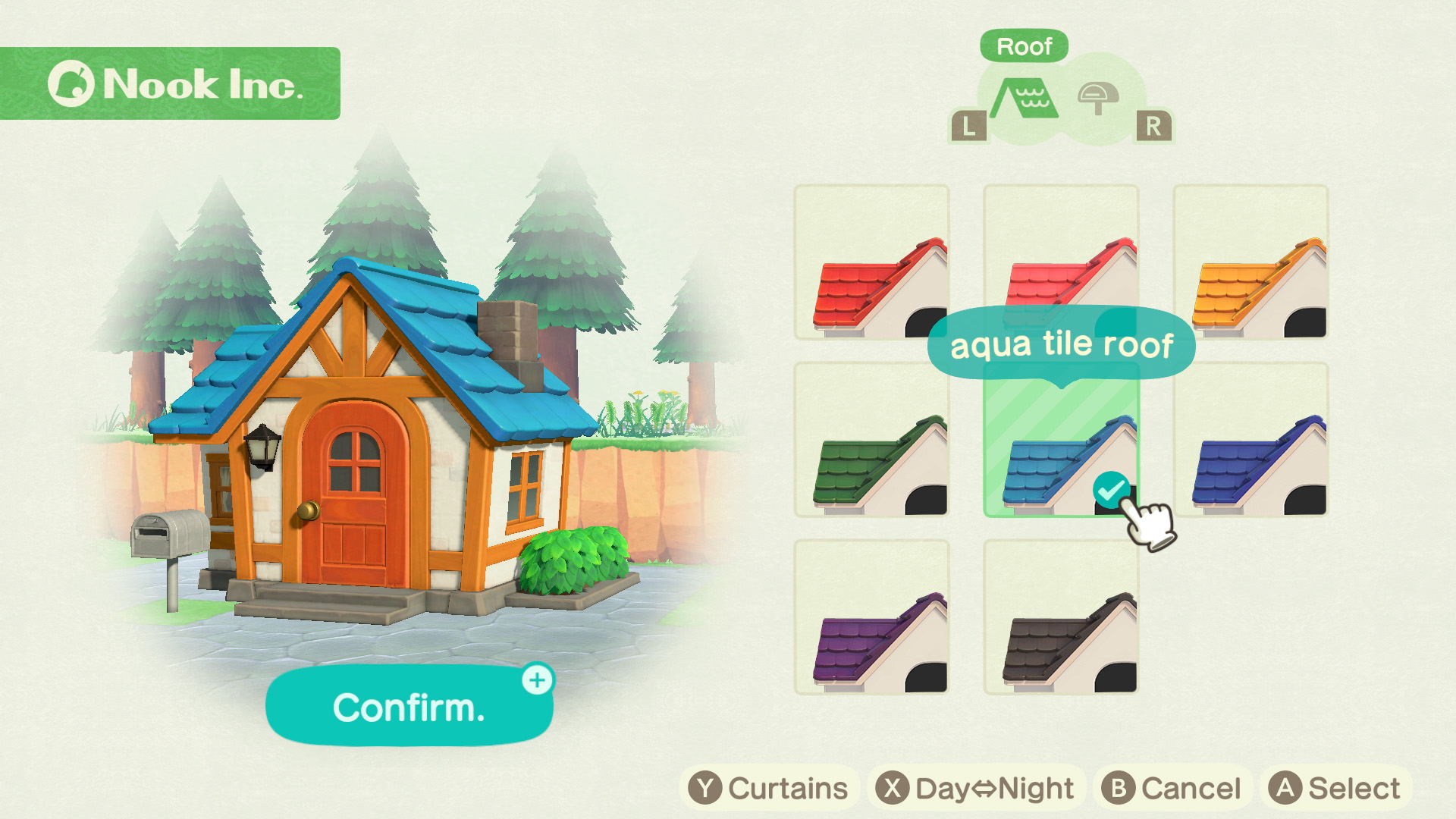Choose the green tile roof swatch
1456x819 pixels.
[x=871, y=441]
